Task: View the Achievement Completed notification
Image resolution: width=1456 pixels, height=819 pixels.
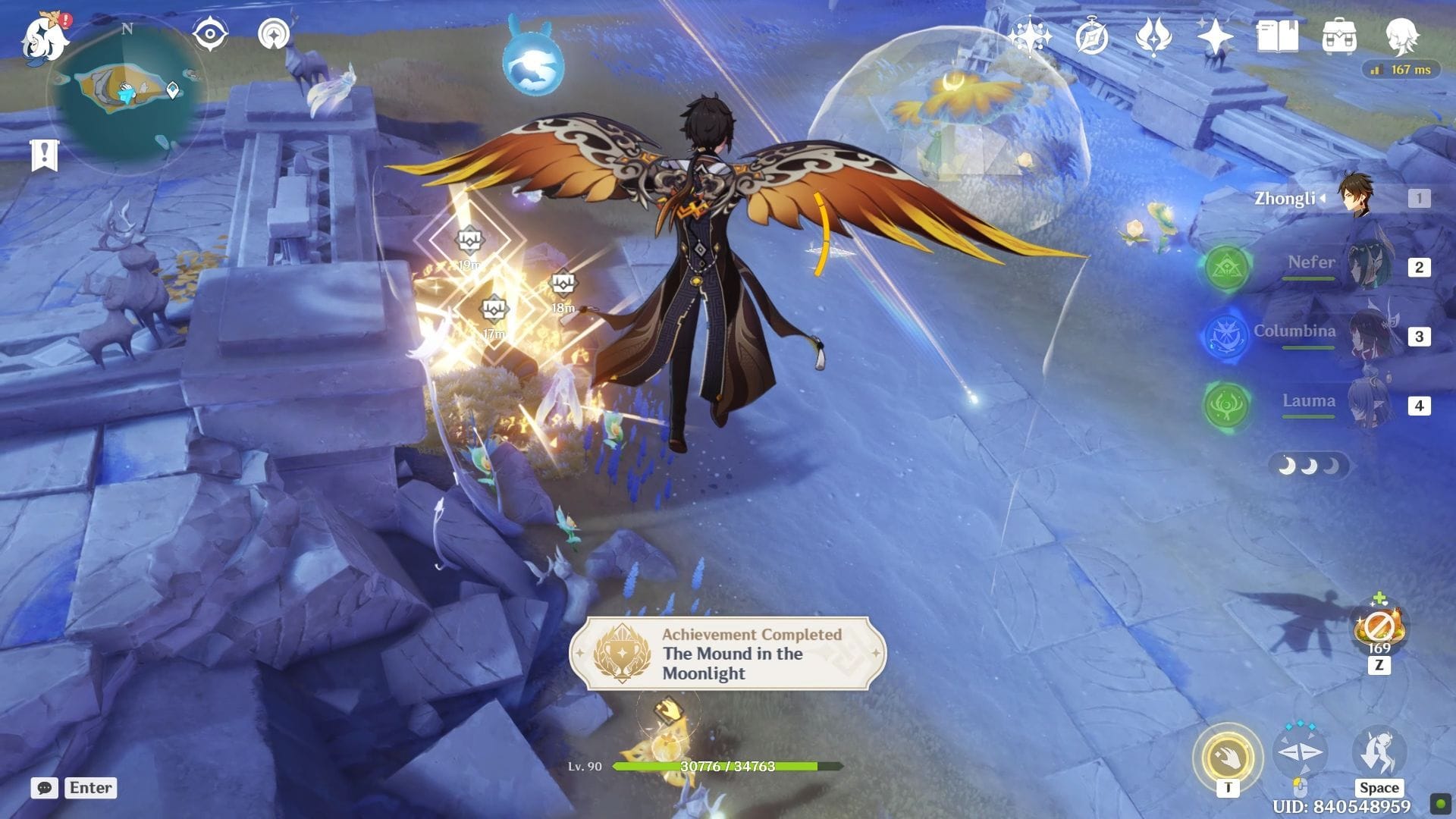Action: pyautogui.click(x=727, y=654)
